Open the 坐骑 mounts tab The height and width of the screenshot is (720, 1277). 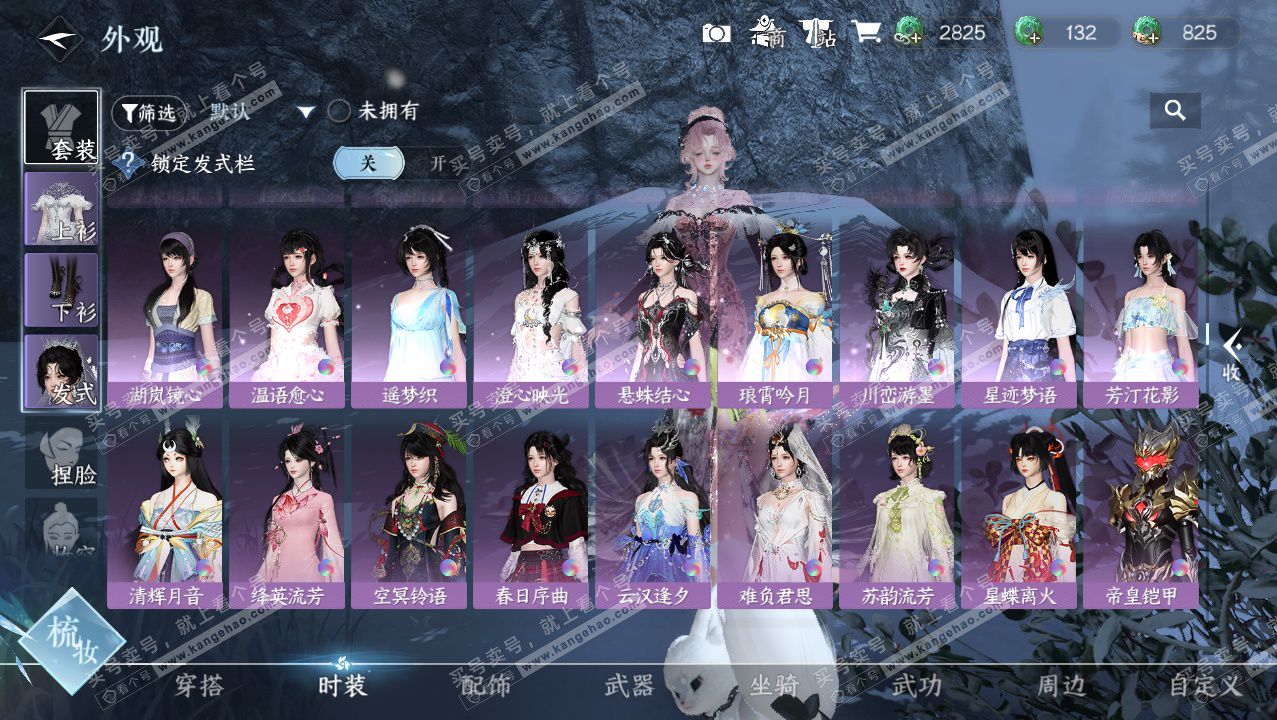pos(774,685)
